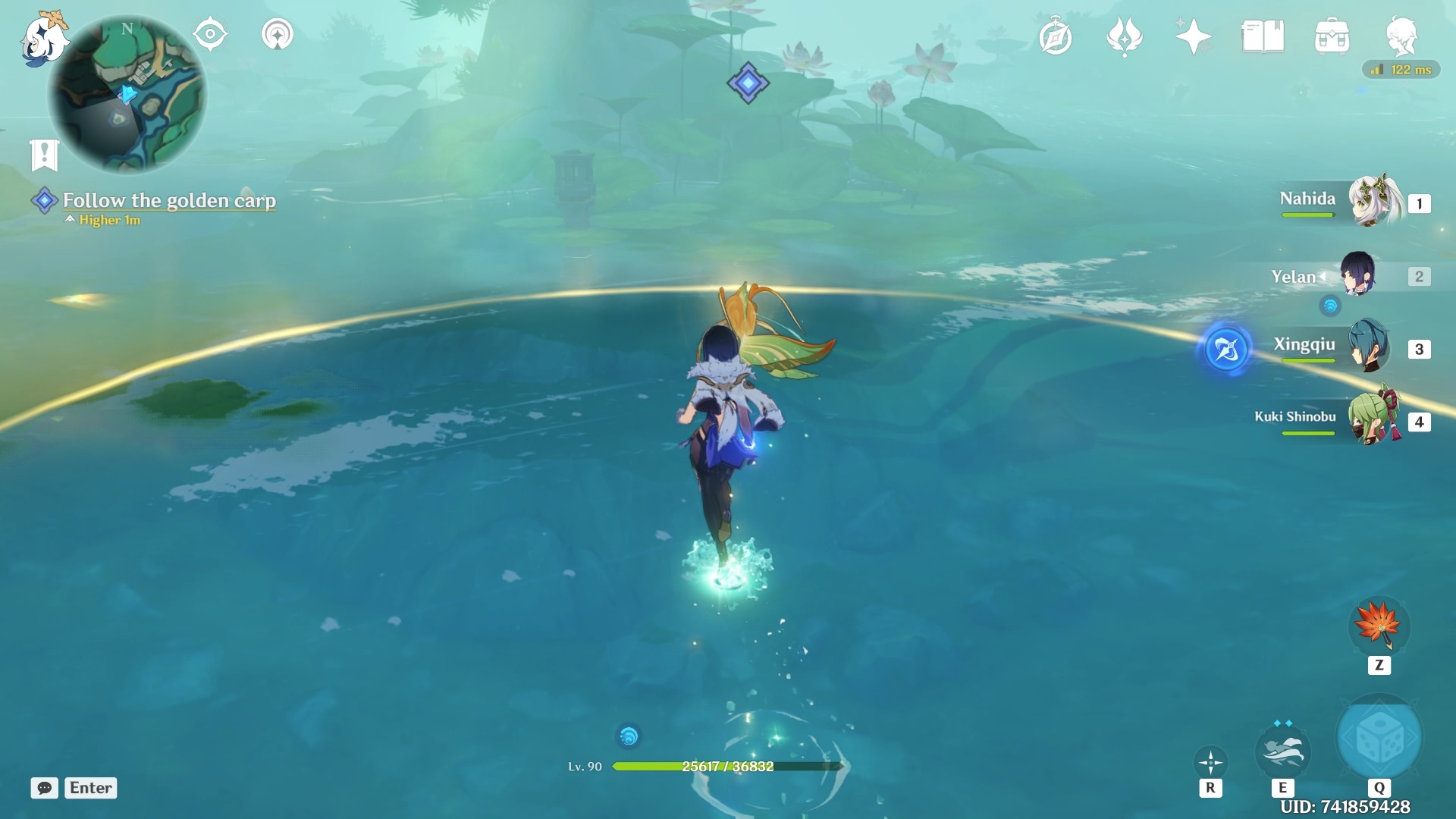
Task: Click the quest banner icon below the minimap
Action: click(x=45, y=153)
